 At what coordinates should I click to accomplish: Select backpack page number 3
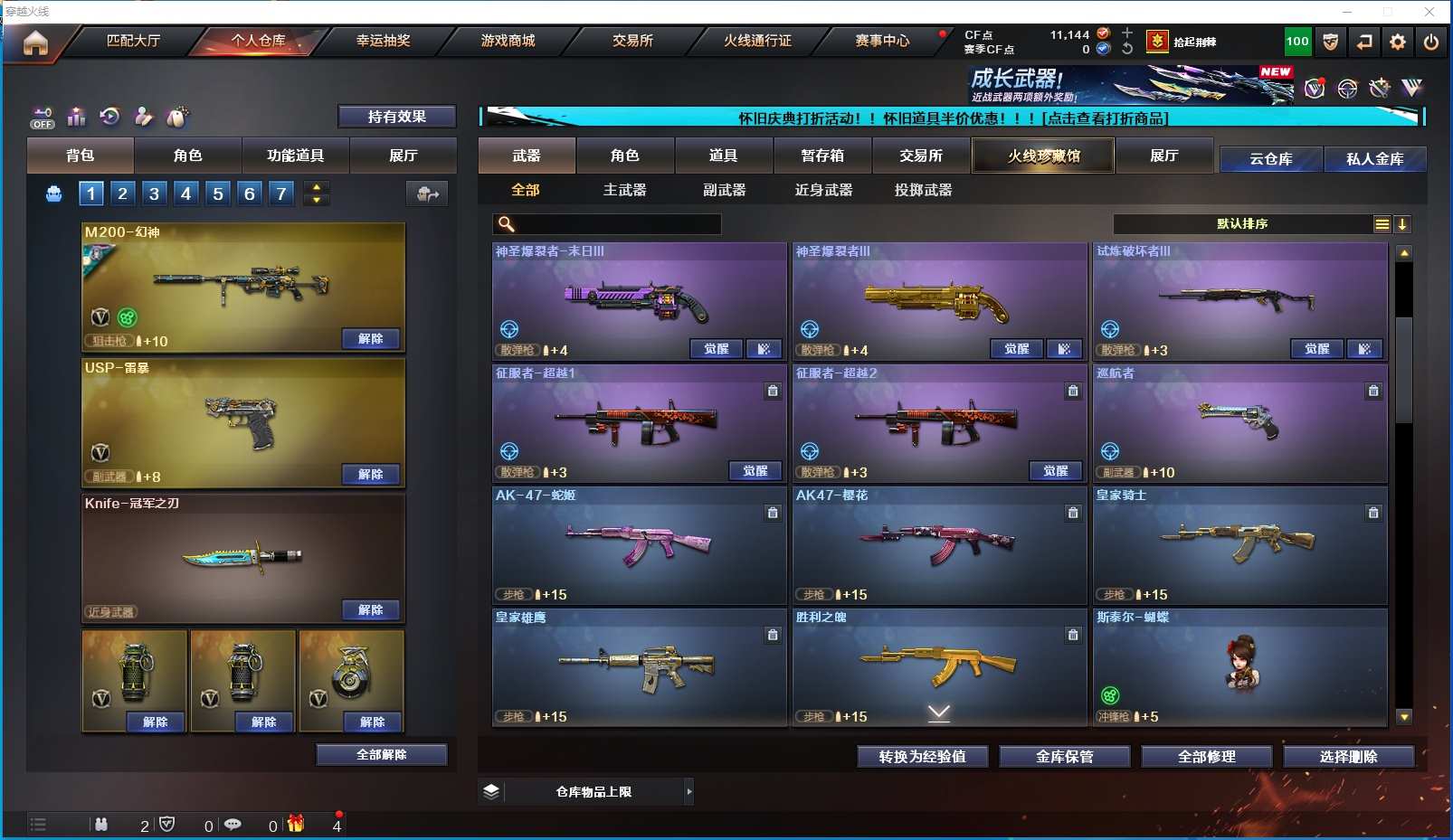[155, 193]
